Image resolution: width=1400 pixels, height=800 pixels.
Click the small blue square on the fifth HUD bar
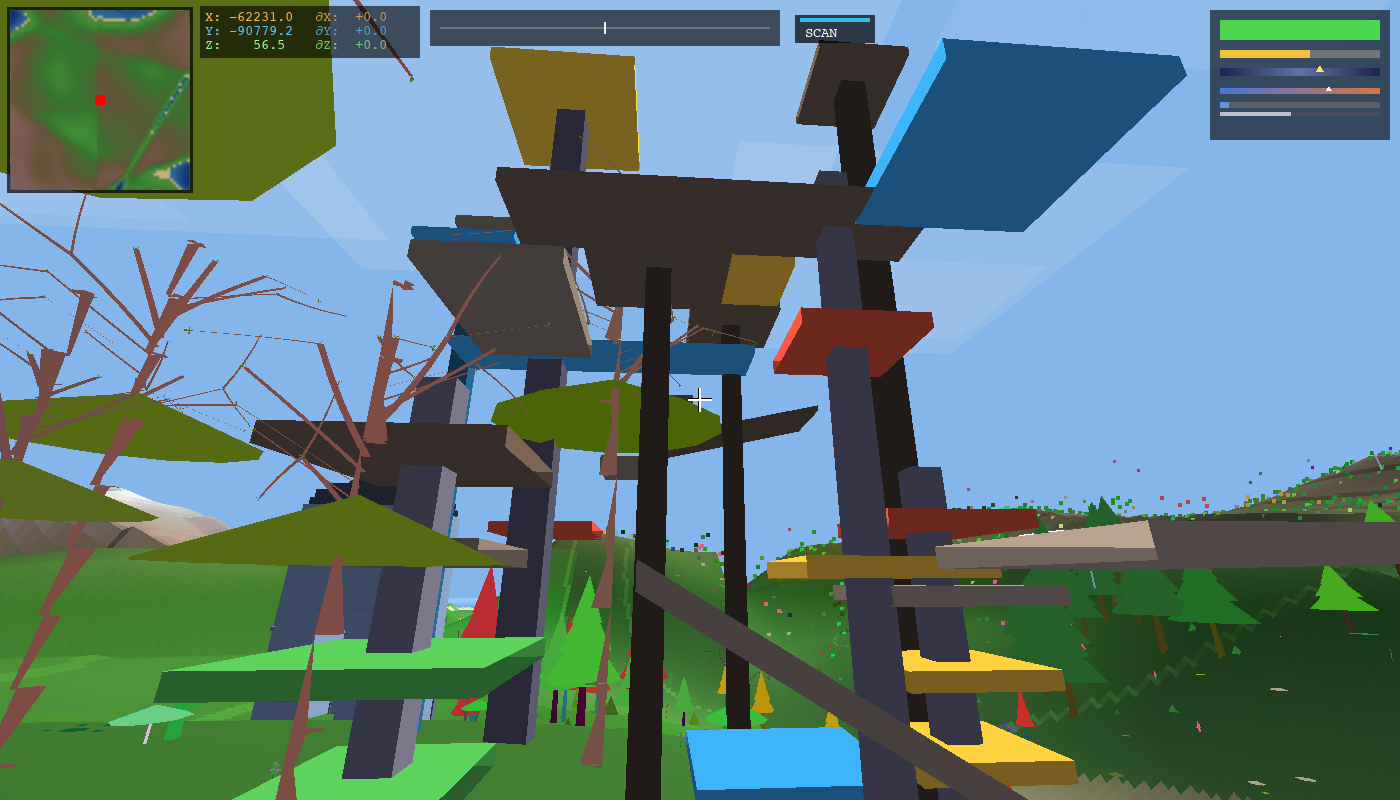click(1224, 105)
